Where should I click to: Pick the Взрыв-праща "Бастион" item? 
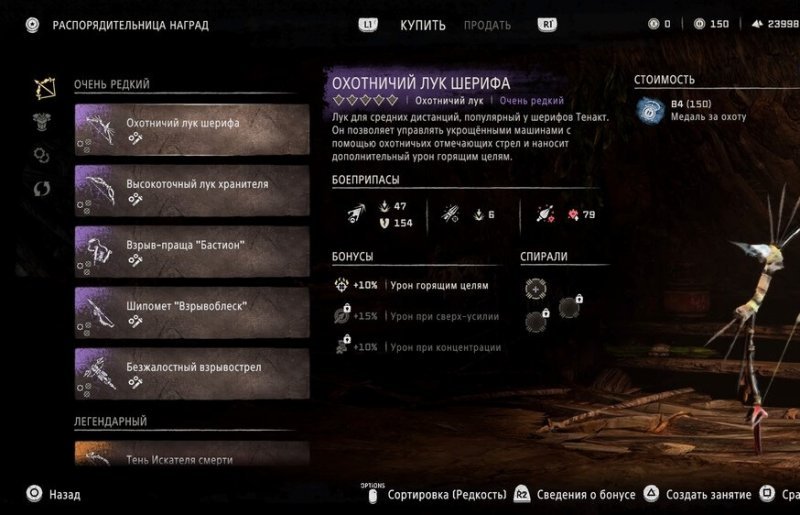point(191,253)
